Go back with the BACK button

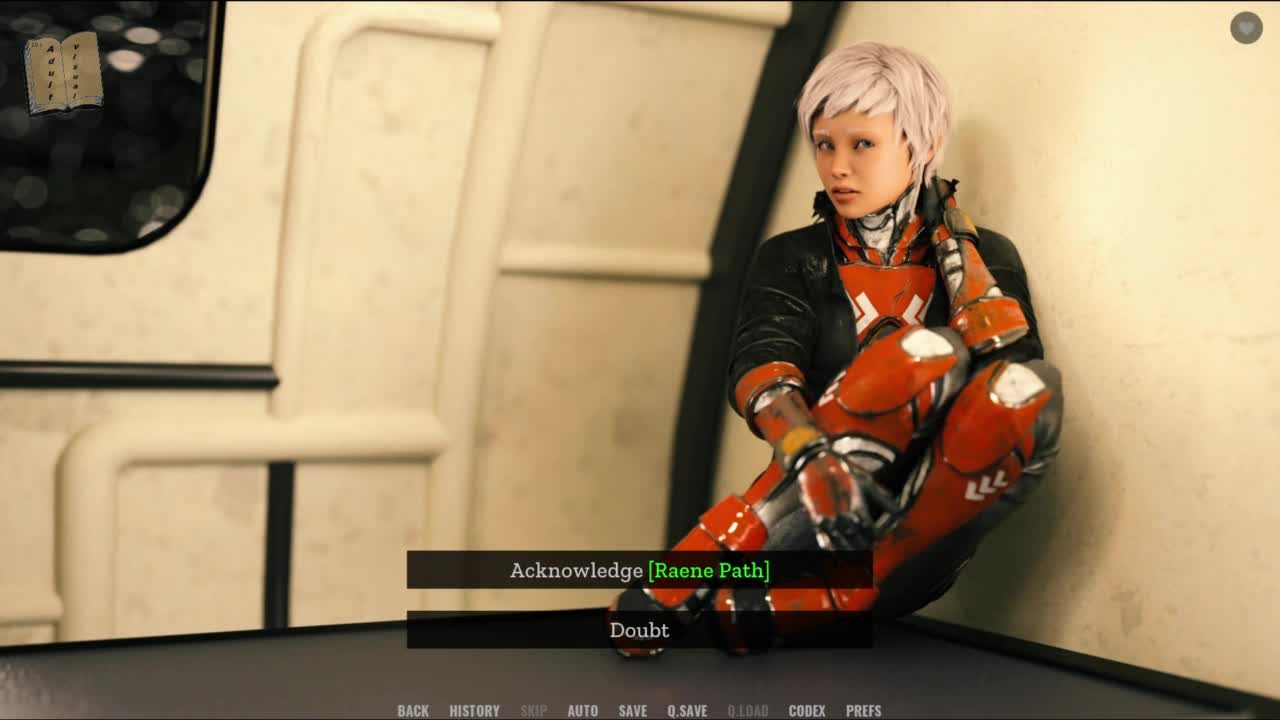pos(413,711)
